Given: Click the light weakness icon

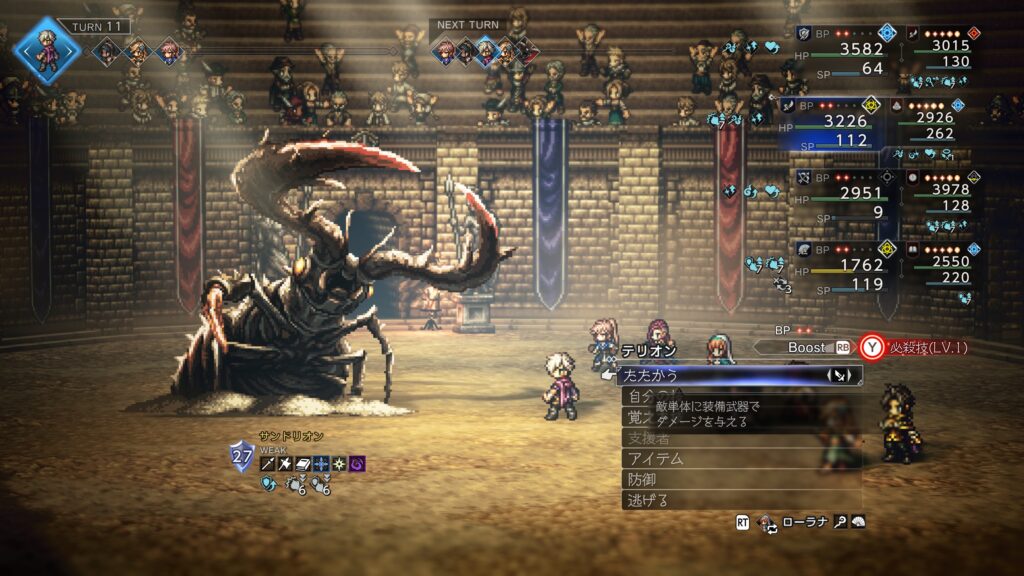Looking at the screenshot, I should click(339, 464).
